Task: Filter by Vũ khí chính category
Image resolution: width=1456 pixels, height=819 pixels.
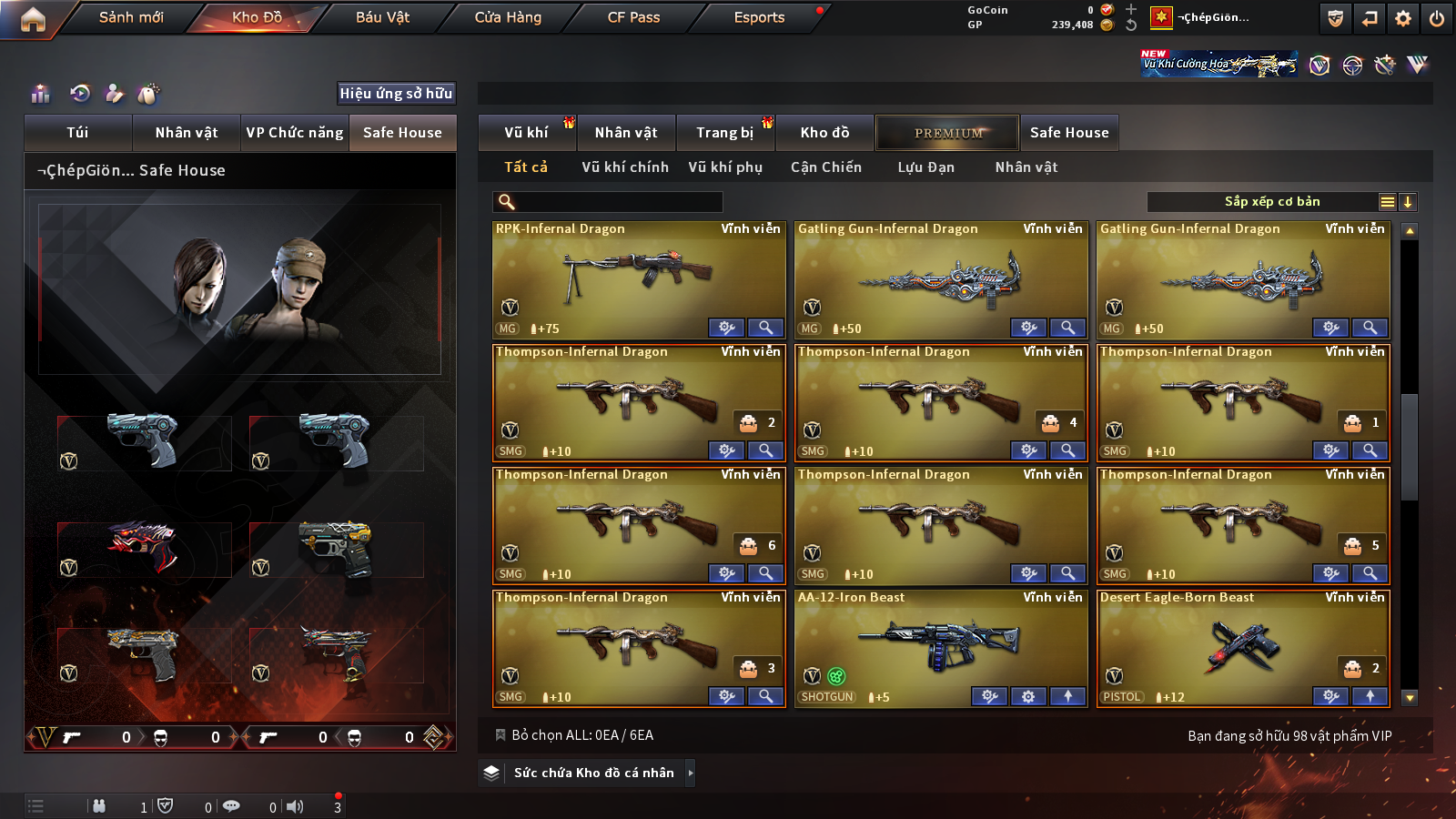Action: [x=625, y=167]
